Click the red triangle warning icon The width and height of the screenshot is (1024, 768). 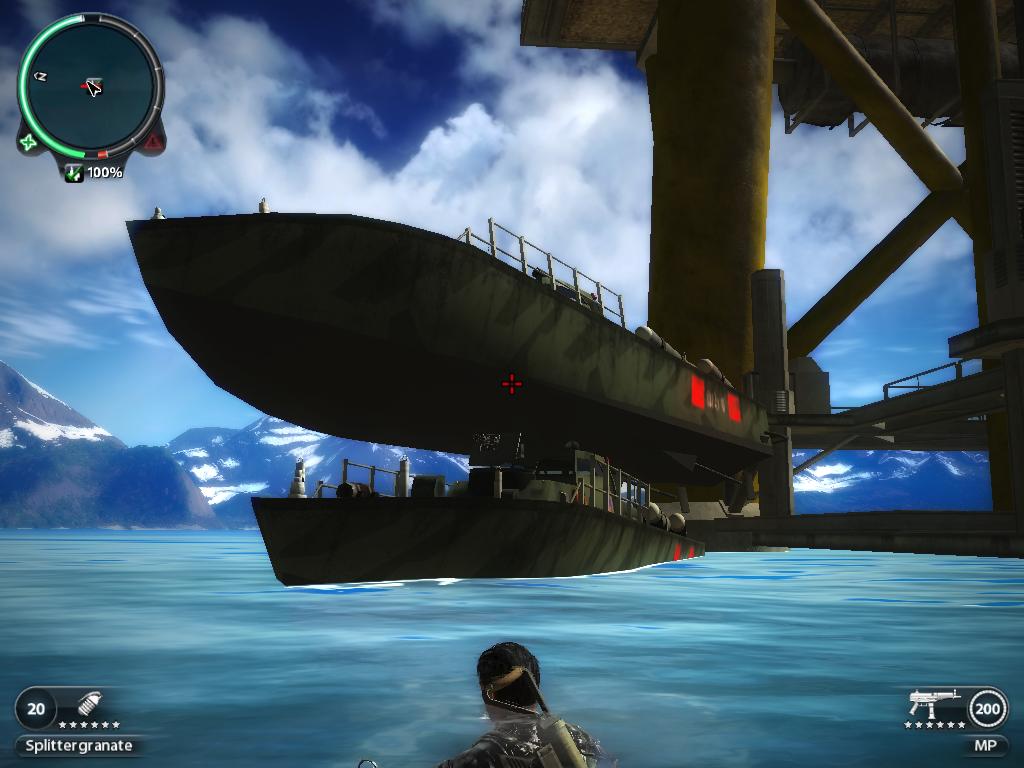(x=151, y=143)
